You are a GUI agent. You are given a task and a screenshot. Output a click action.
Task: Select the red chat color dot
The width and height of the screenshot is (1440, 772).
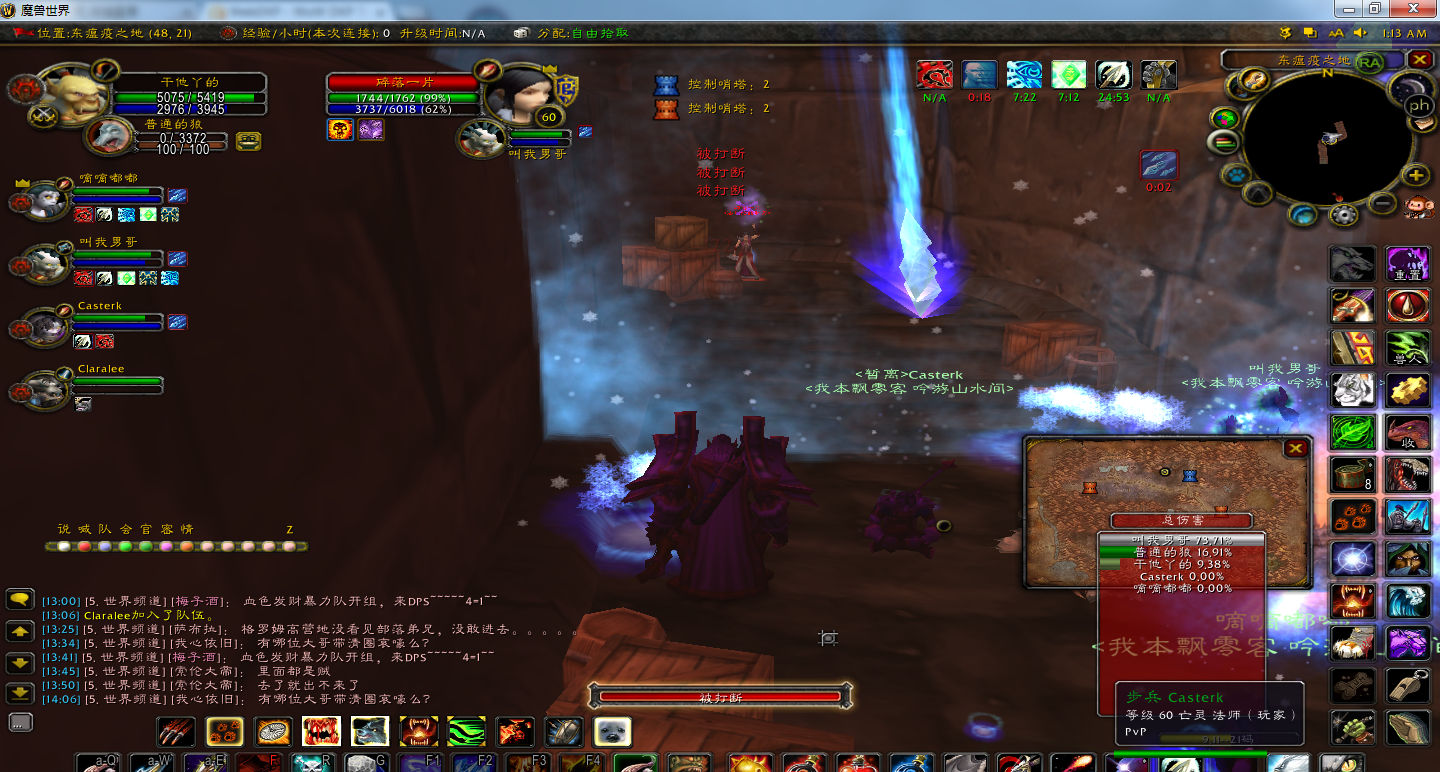[x=84, y=546]
